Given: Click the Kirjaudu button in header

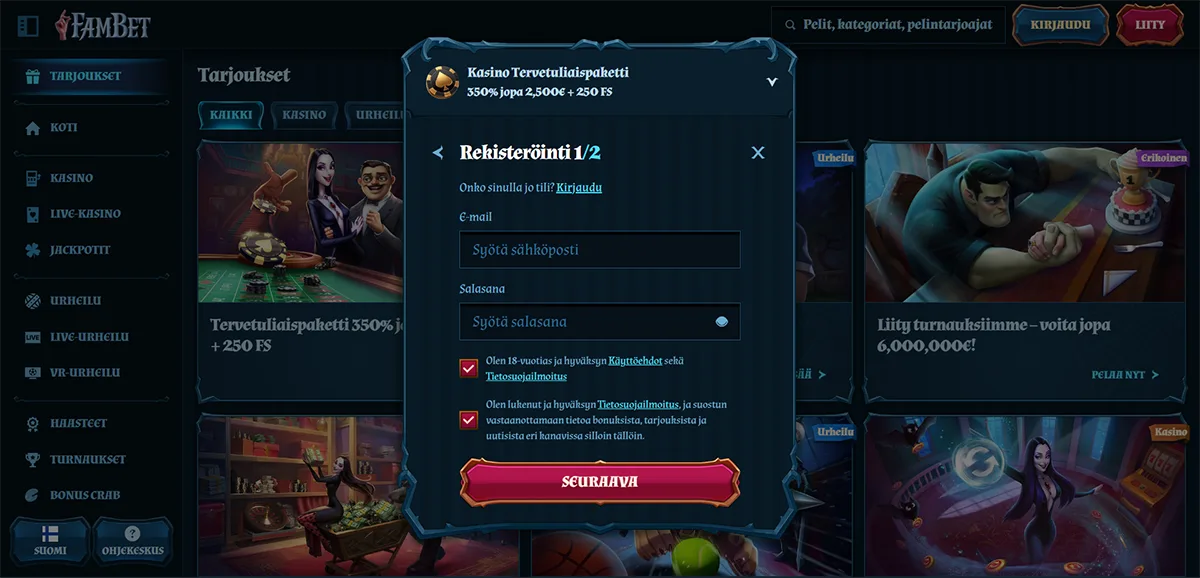Looking at the screenshot, I should [1060, 25].
